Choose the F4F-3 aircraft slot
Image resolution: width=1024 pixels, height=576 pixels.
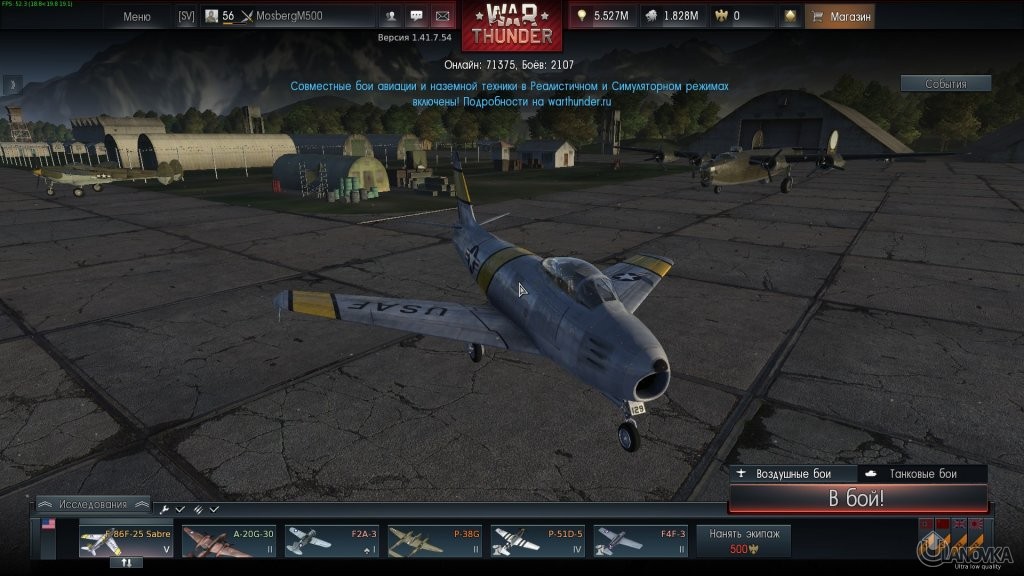point(641,541)
